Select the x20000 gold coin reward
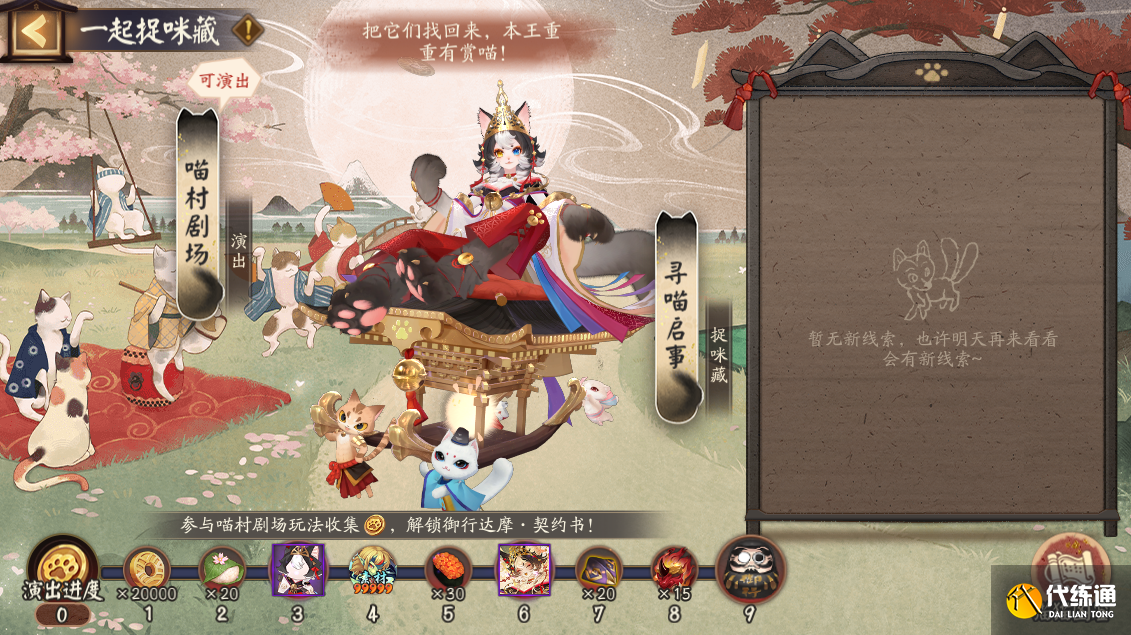The height and width of the screenshot is (635, 1131). [x=147, y=569]
